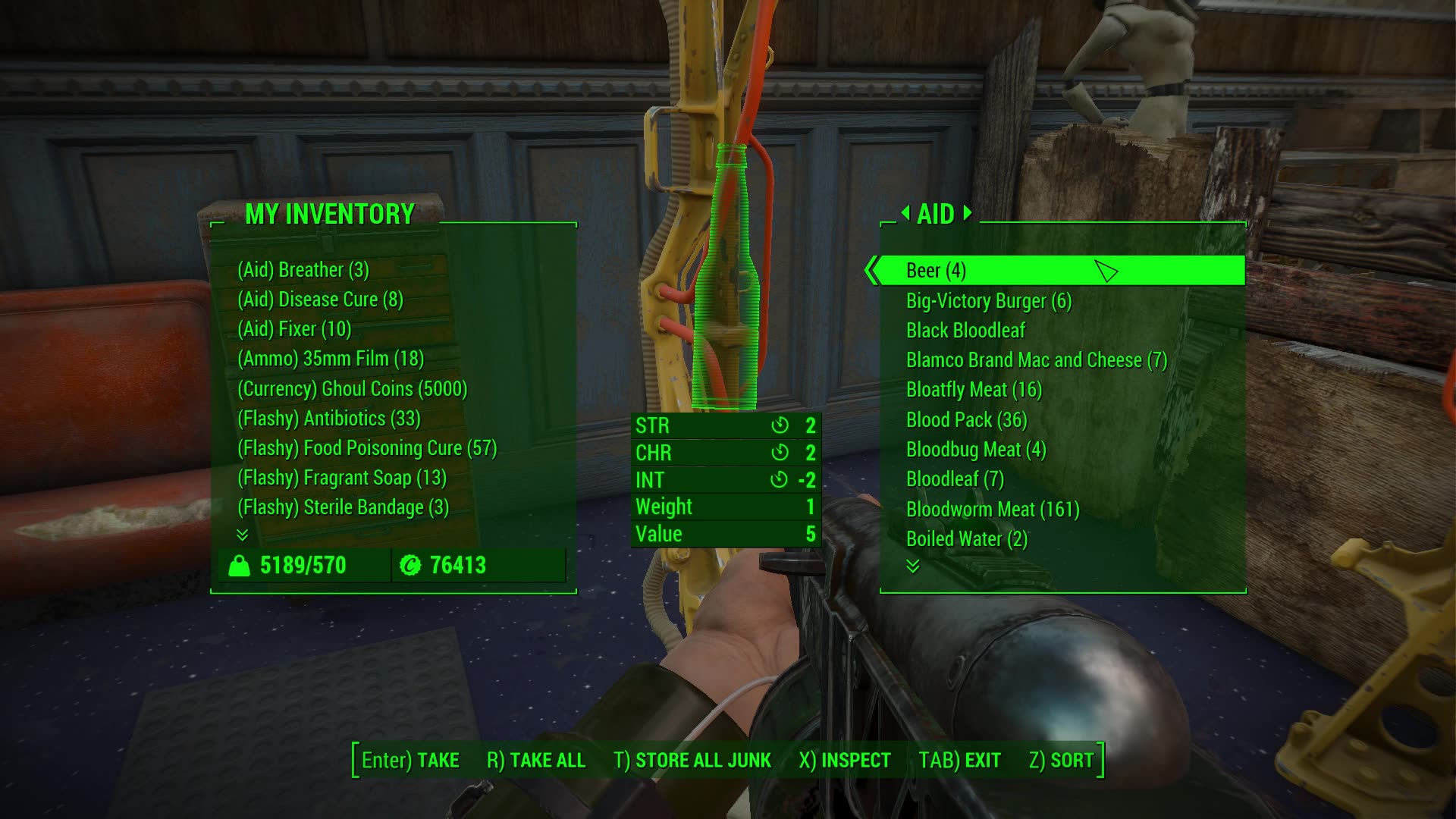
Task: Open the MY INVENTORY panel header
Action: click(330, 215)
